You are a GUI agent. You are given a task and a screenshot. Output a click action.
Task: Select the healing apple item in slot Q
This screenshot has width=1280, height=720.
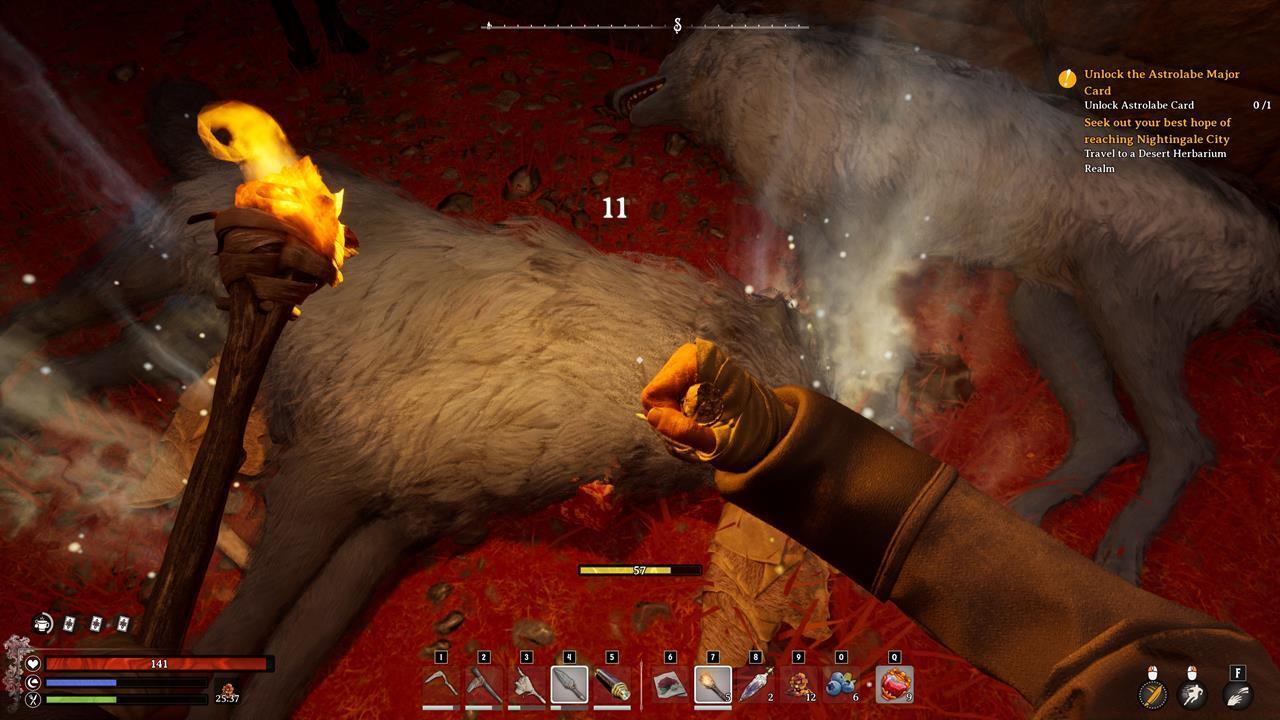(x=894, y=685)
